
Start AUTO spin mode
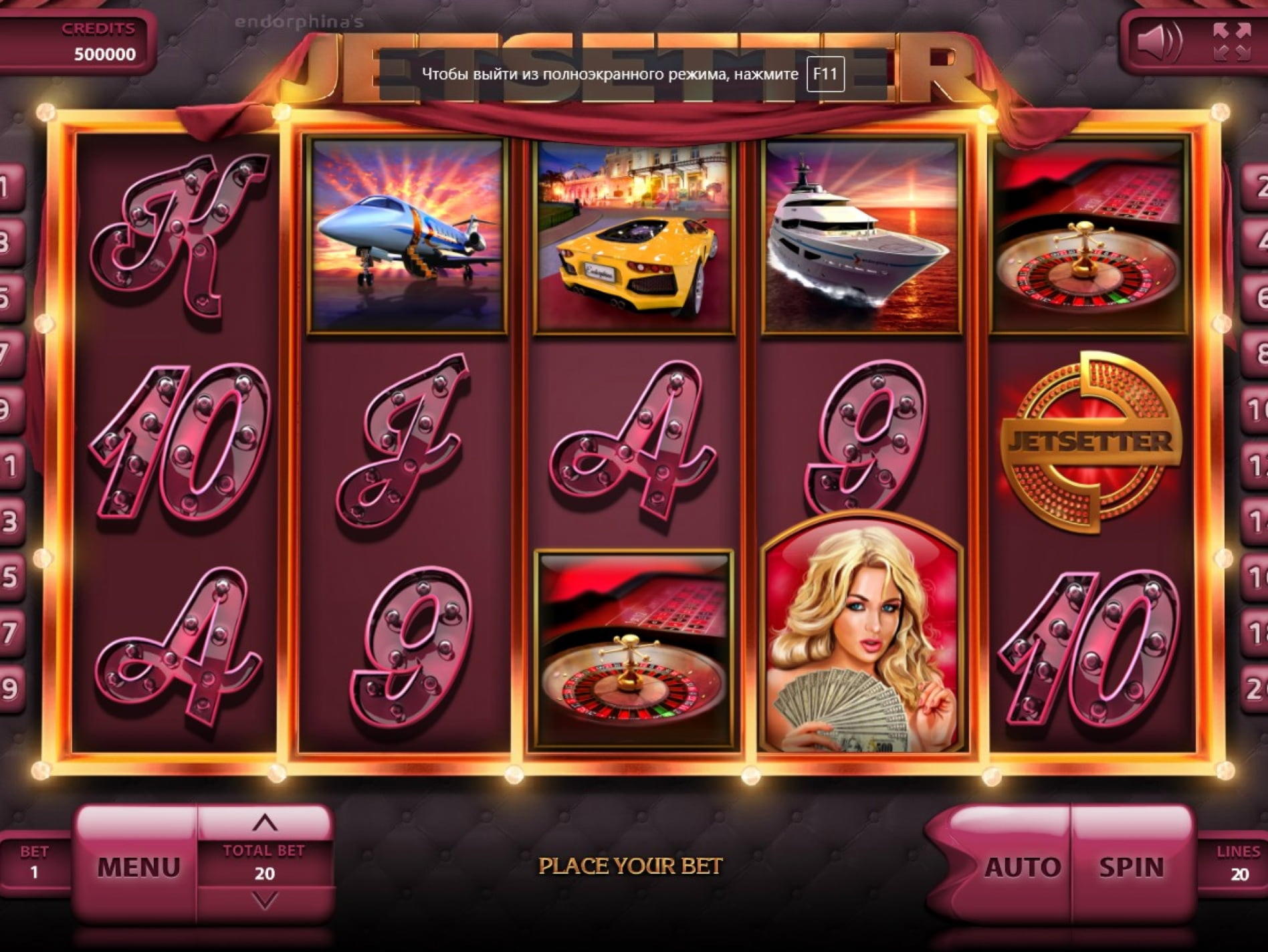(x=1021, y=867)
